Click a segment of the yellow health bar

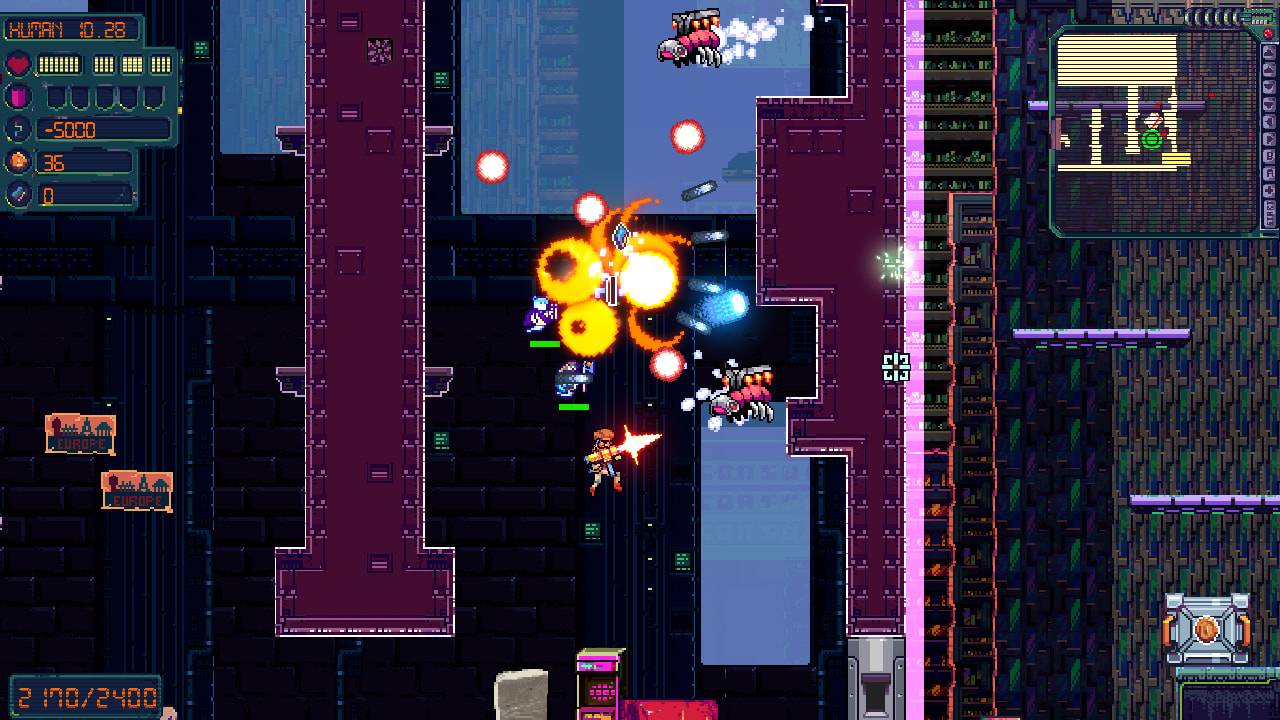[58, 63]
